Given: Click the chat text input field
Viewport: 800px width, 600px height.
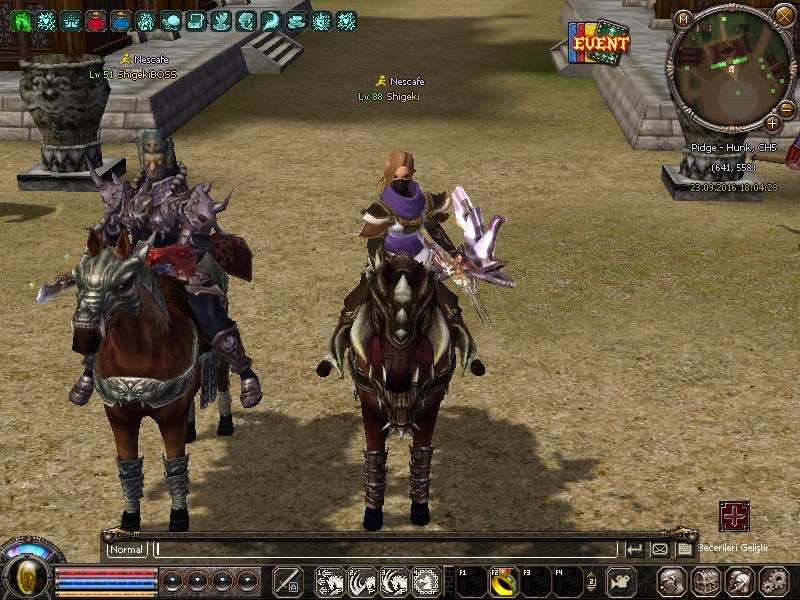Looking at the screenshot, I should coord(385,549).
